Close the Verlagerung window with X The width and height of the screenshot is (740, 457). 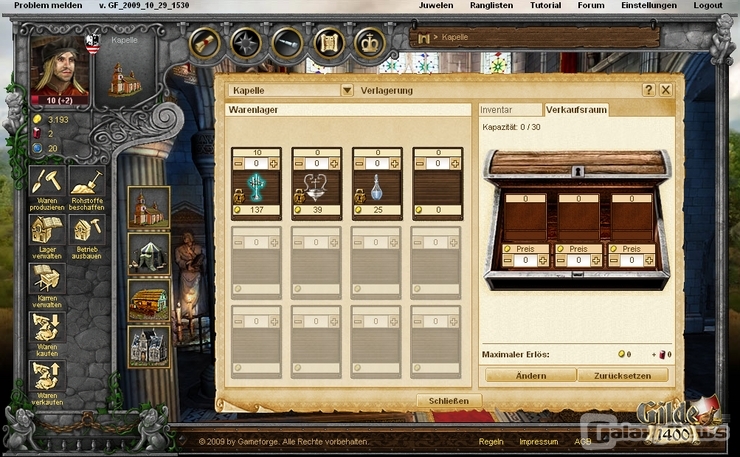[665, 90]
